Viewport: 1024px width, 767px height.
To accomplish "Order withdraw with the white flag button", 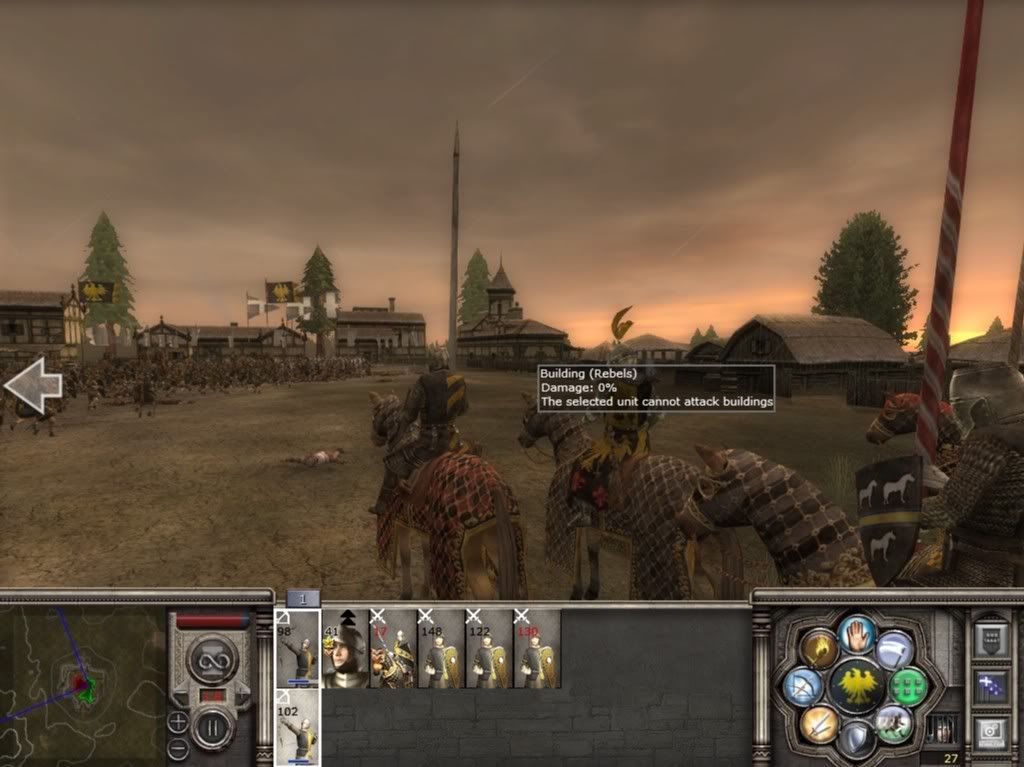I will (894, 650).
